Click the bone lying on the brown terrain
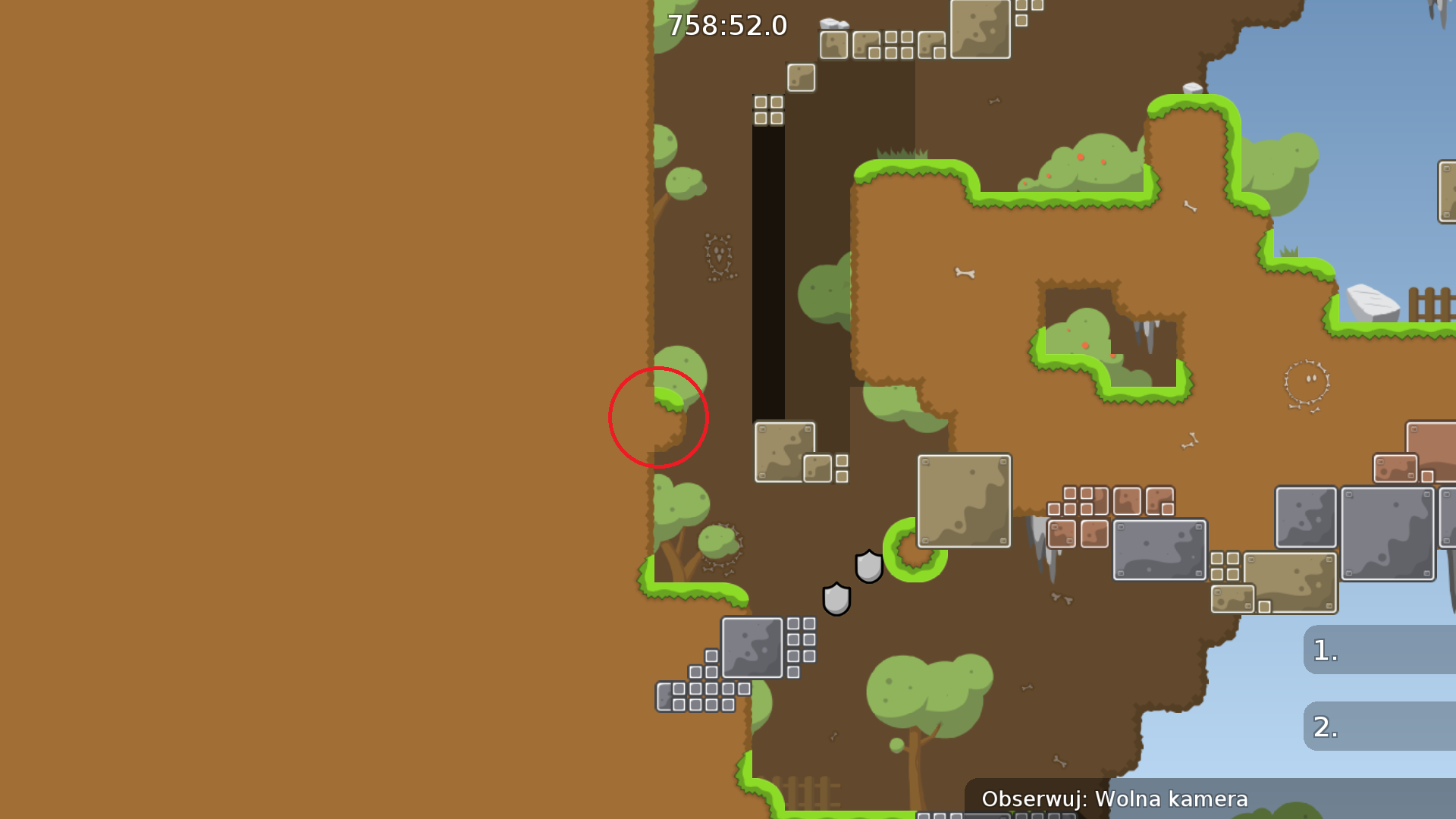The width and height of the screenshot is (1456, 819). pos(966,273)
